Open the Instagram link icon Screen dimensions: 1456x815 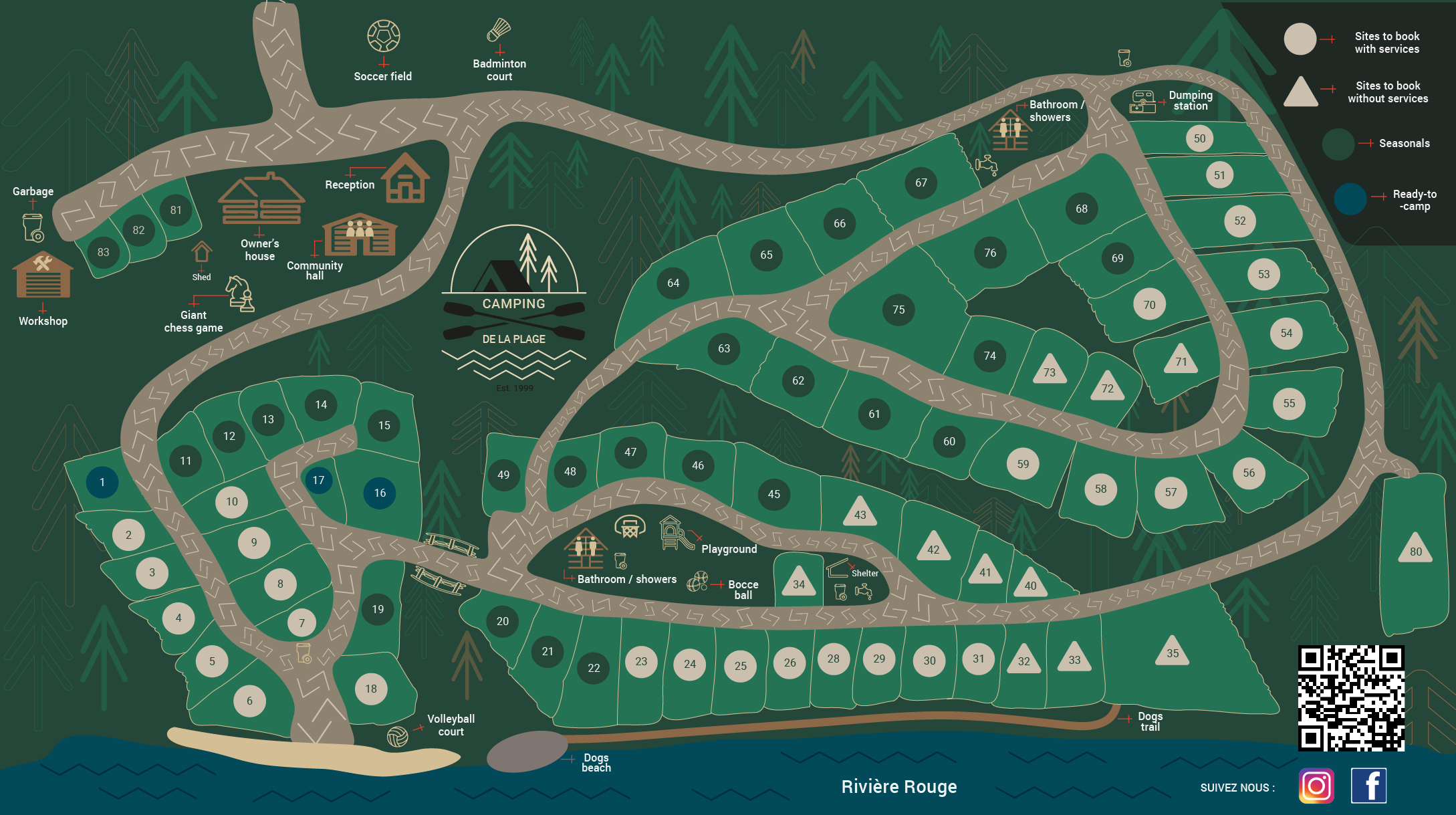point(1316,786)
